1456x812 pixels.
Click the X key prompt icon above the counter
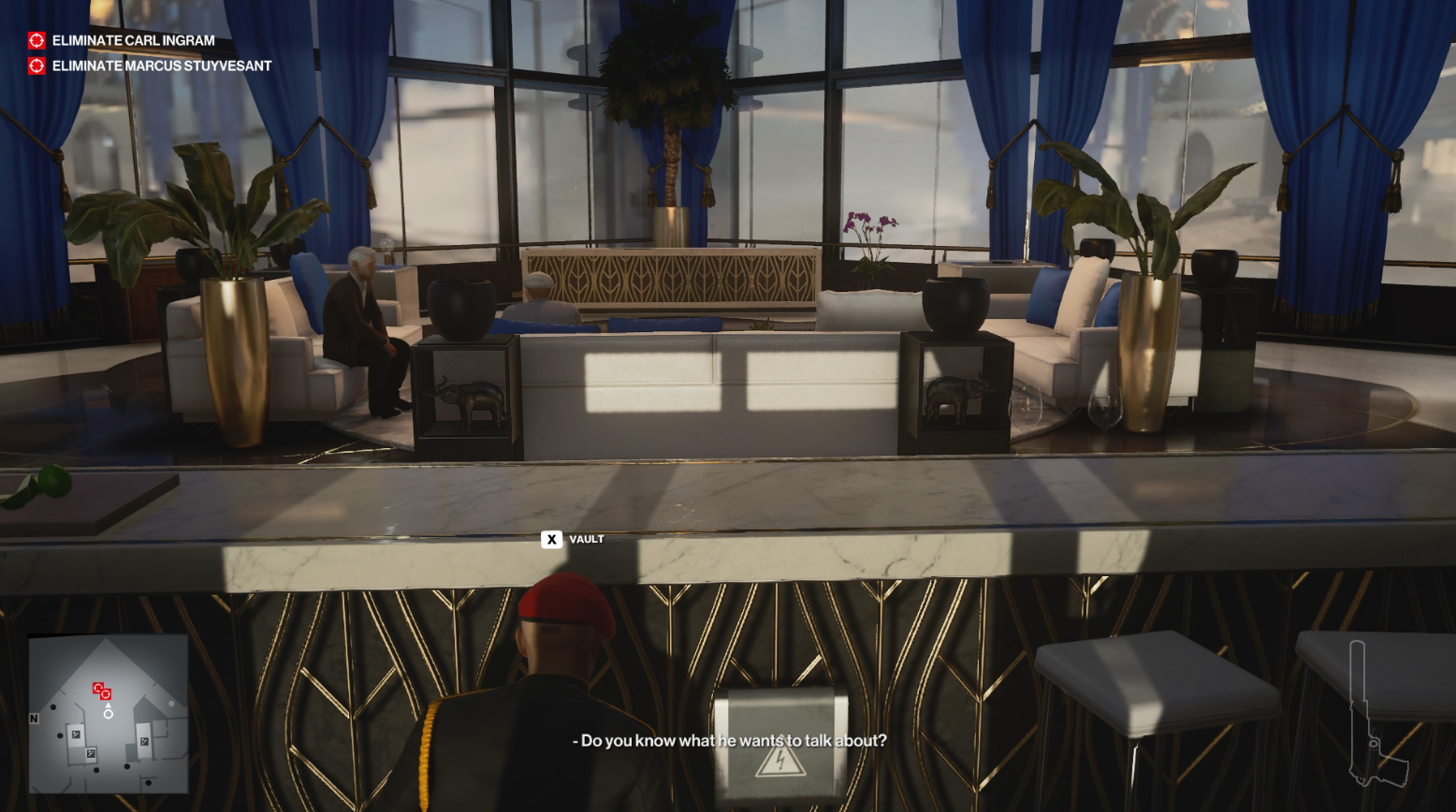click(x=553, y=540)
